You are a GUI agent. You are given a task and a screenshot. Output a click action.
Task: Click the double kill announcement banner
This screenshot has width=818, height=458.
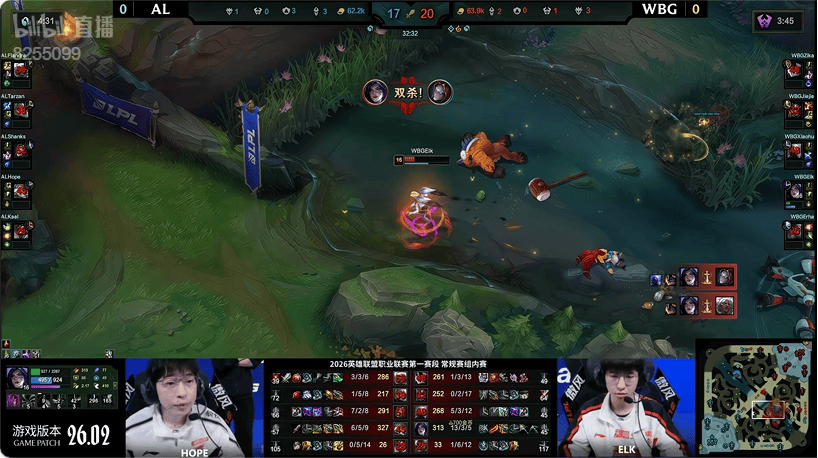tap(407, 92)
